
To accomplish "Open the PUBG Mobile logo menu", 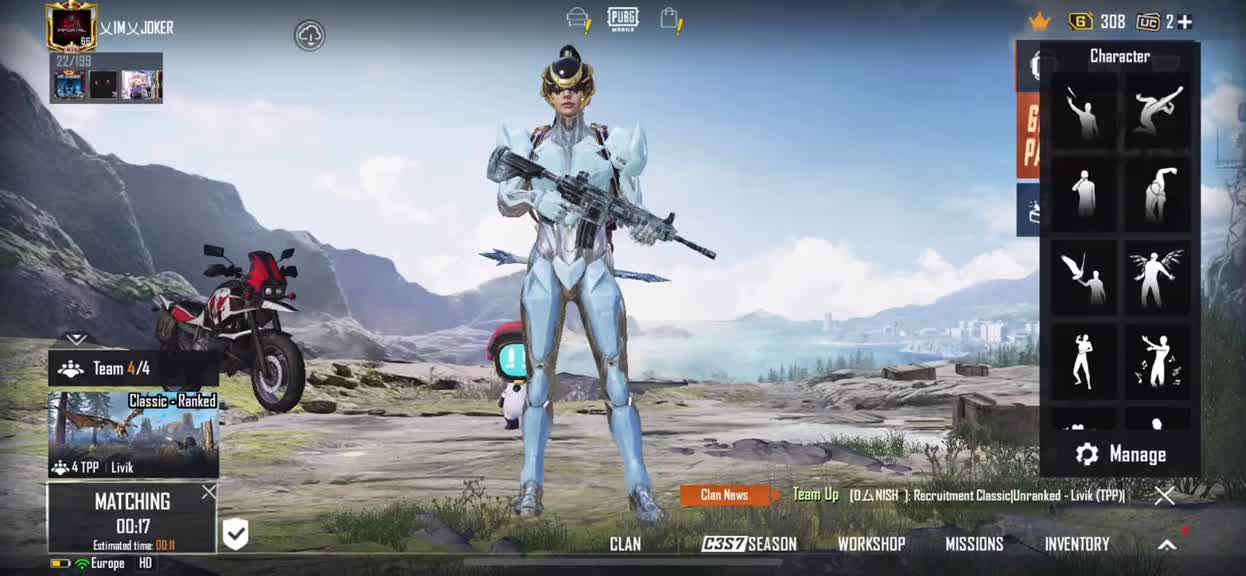I will [x=622, y=19].
